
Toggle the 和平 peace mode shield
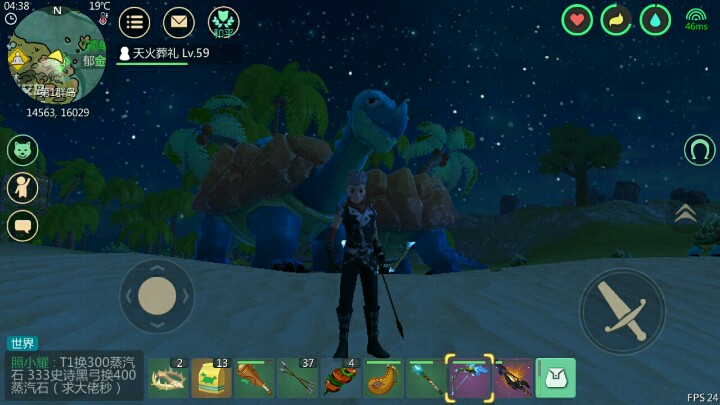(223, 22)
